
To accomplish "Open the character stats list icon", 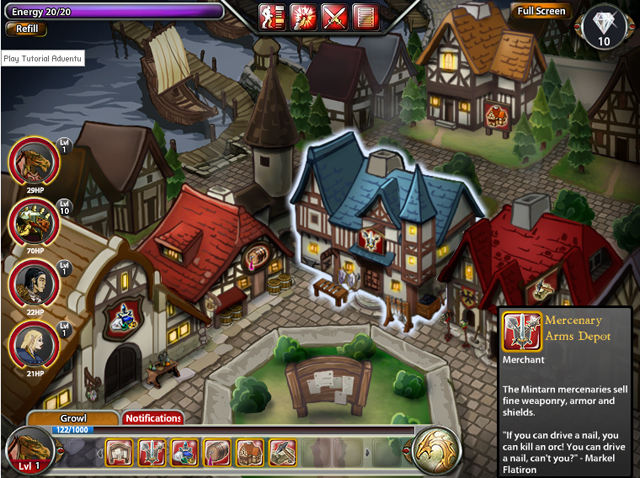I will [x=271, y=16].
